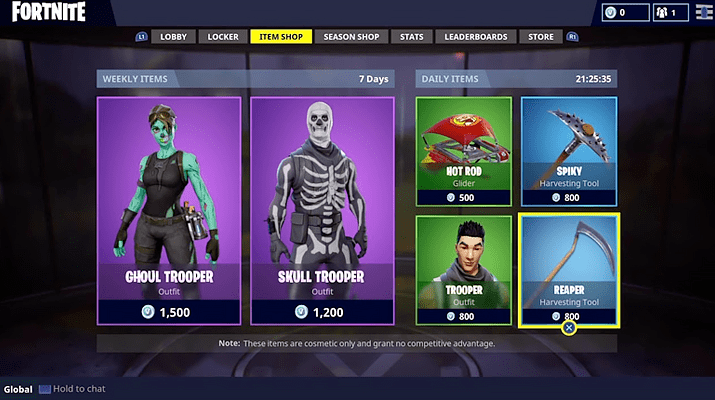This screenshot has height=400, width=715.
Task: Go to the Season Shop tab
Action: coord(353,37)
